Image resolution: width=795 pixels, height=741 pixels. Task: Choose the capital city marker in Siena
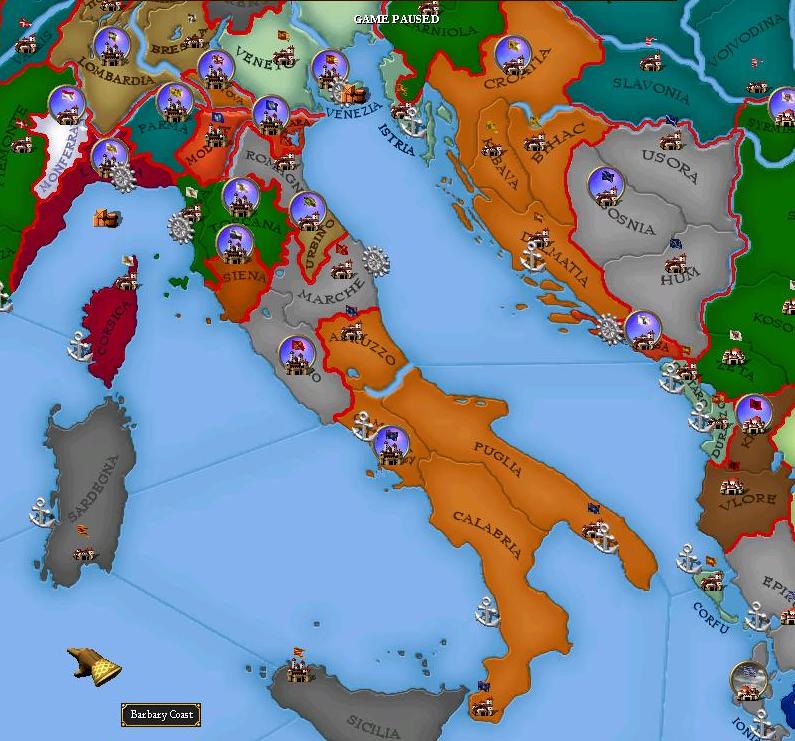(235, 243)
